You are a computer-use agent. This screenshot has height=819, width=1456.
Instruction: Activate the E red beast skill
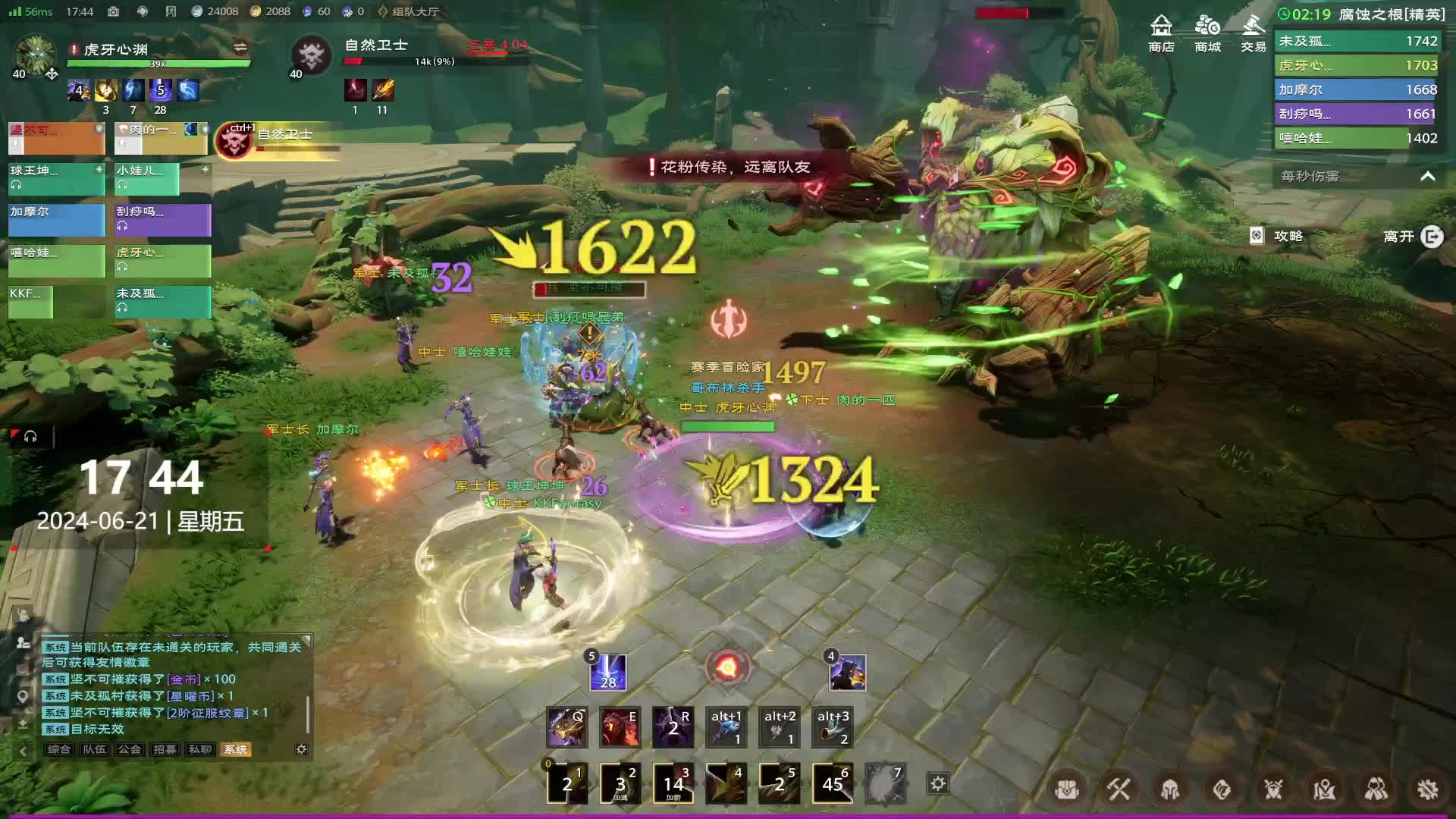(620, 726)
